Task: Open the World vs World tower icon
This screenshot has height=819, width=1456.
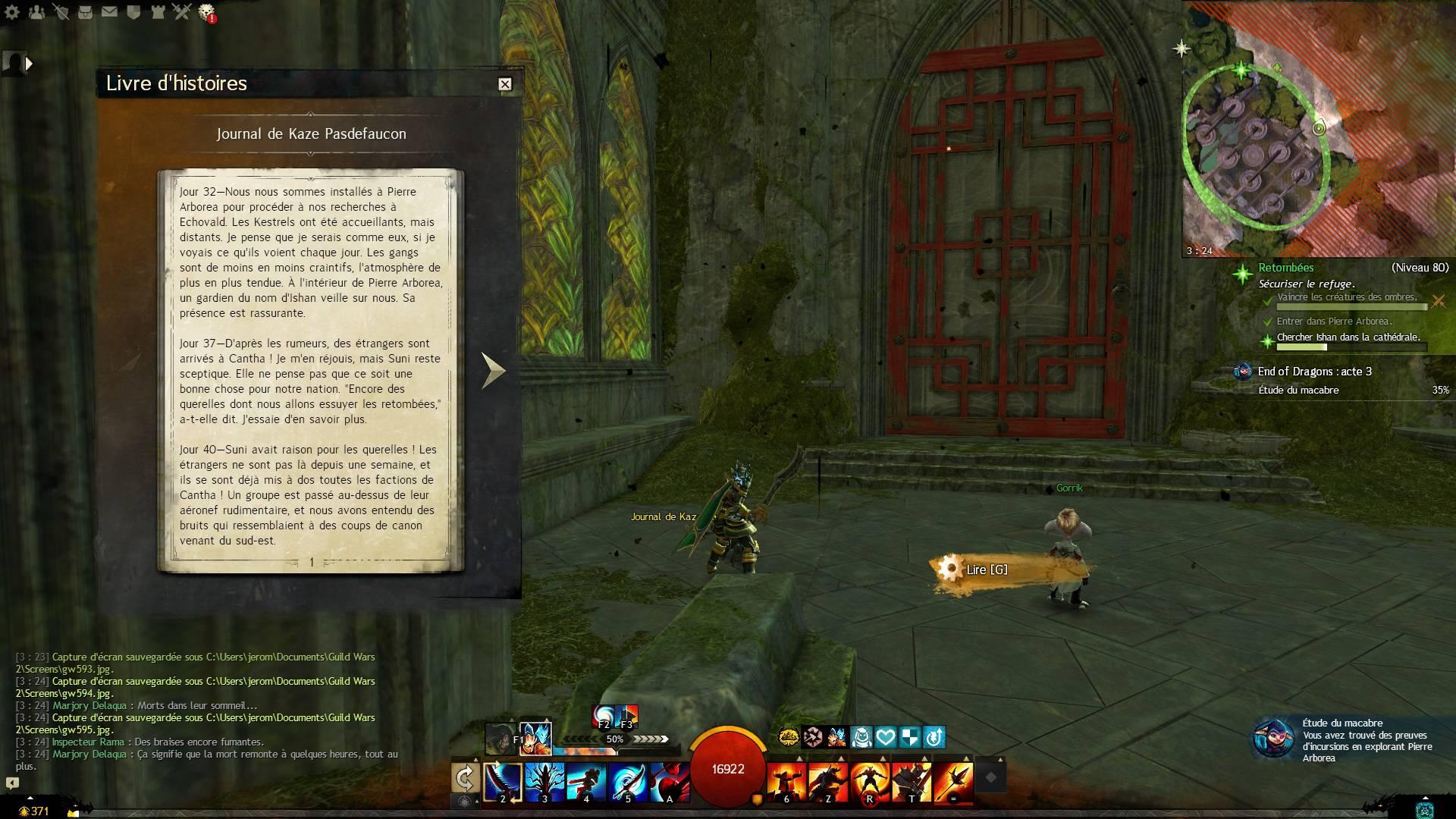Action: (157, 12)
